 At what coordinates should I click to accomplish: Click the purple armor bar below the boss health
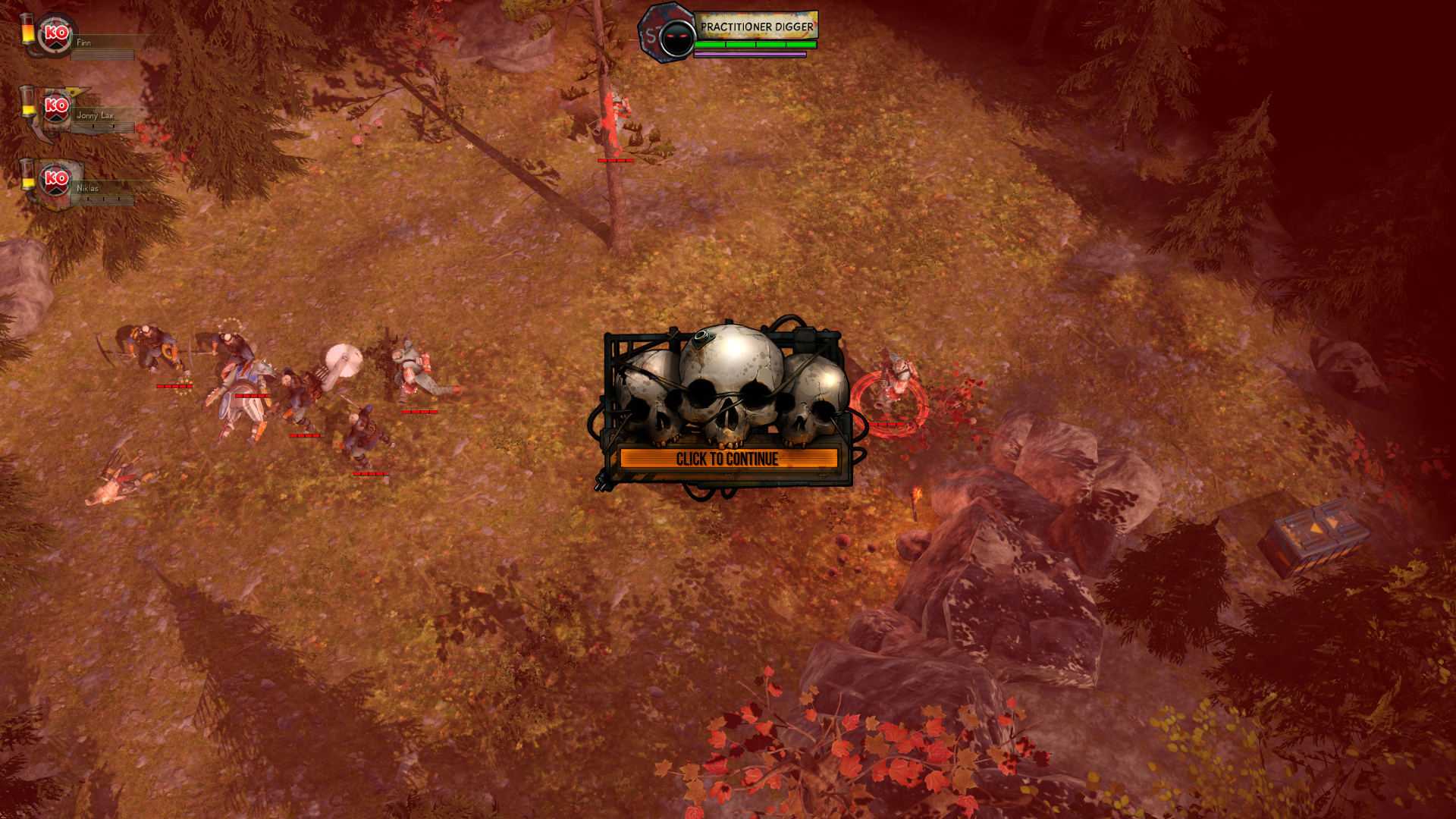751,55
